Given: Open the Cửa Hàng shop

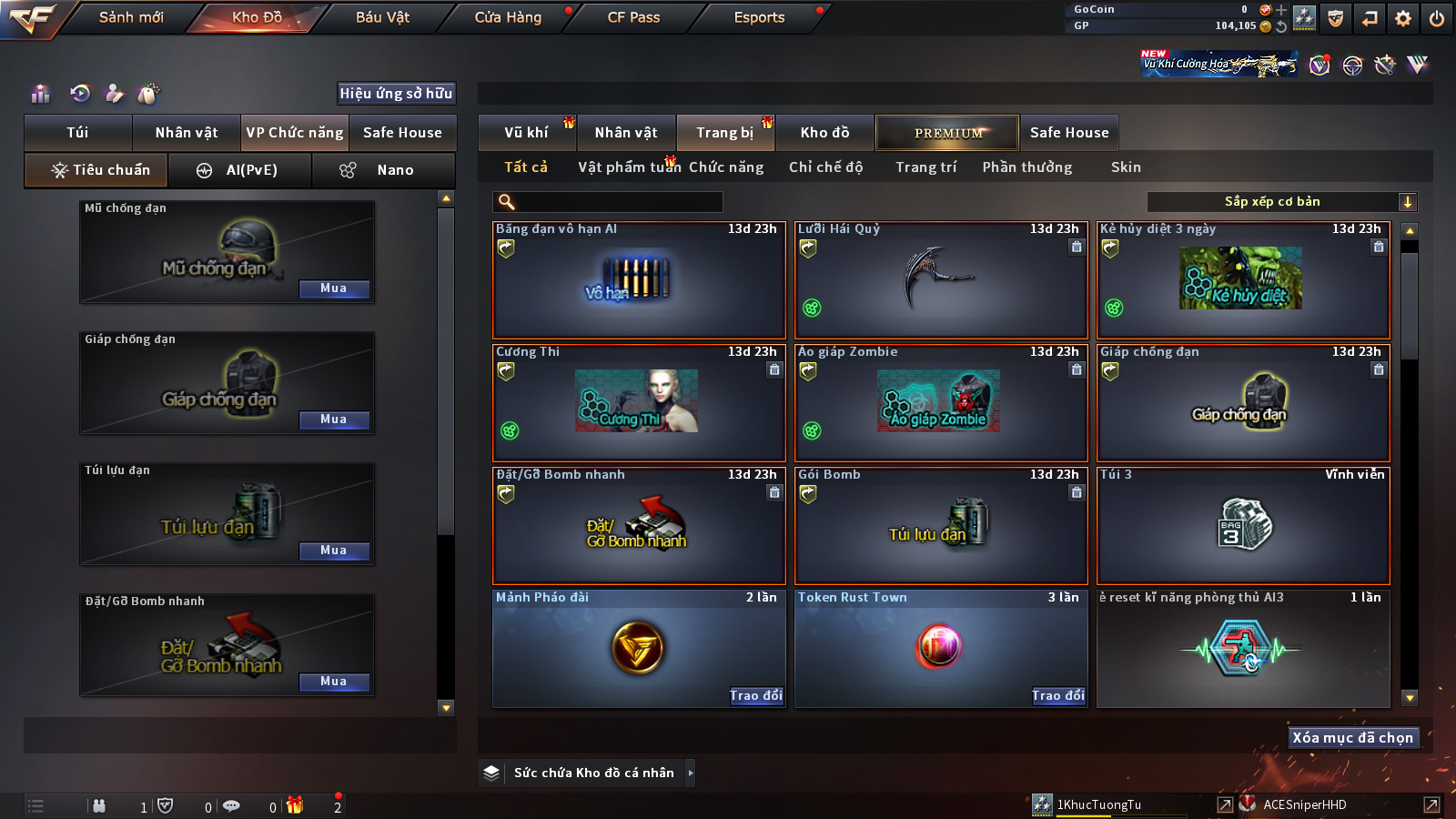Looking at the screenshot, I should pyautogui.click(x=508, y=17).
